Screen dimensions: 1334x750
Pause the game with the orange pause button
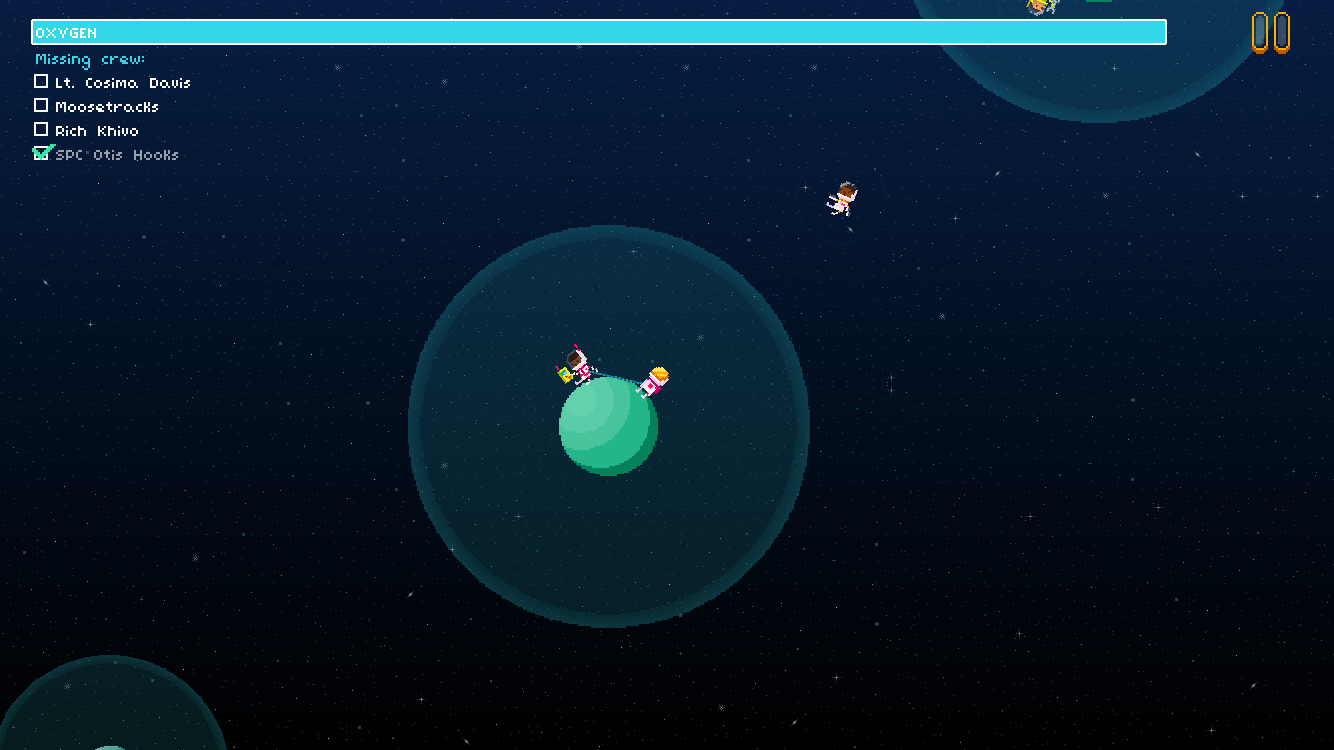click(x=1270, y=32)
